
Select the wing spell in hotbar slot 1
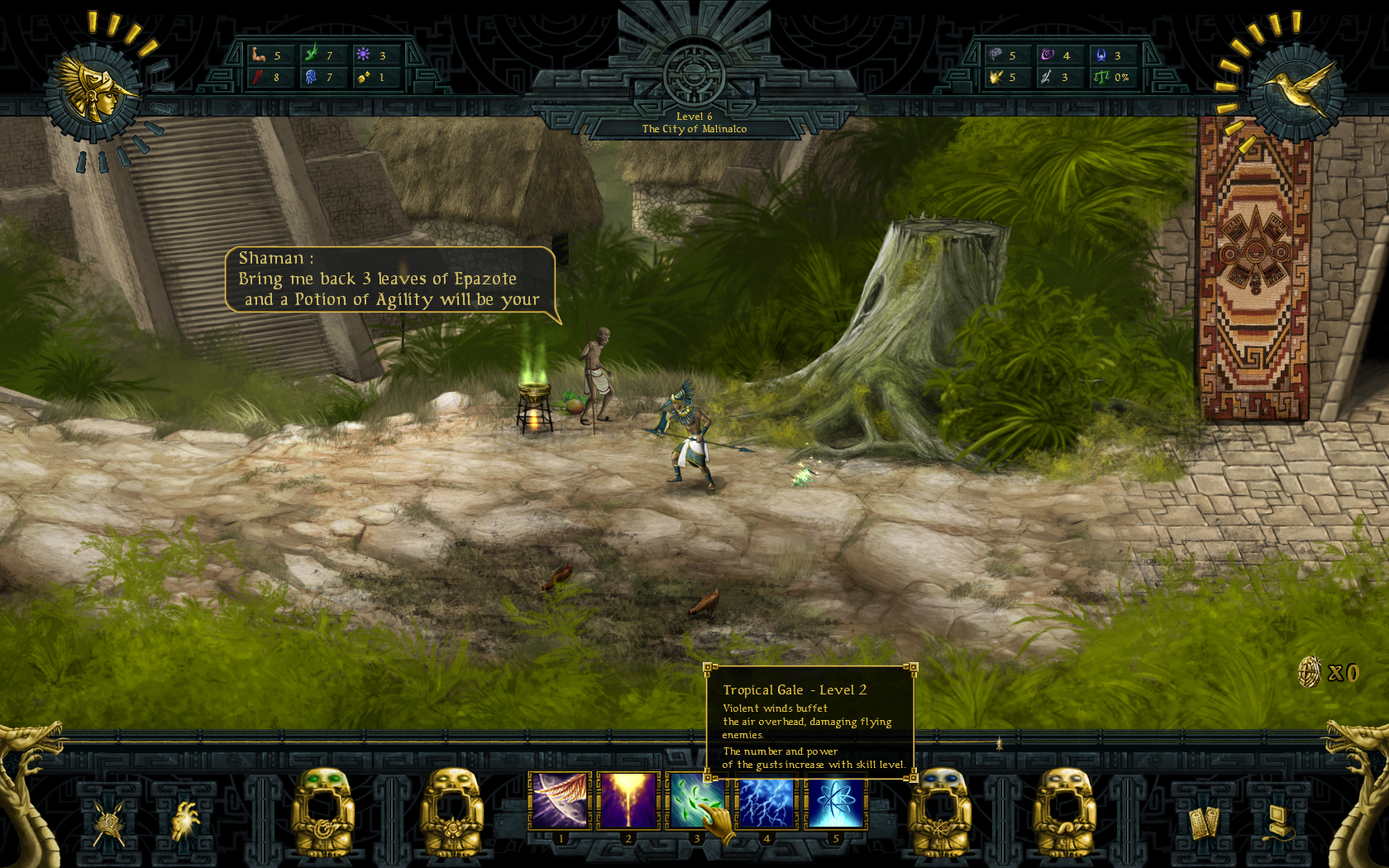tap(561, 799)
